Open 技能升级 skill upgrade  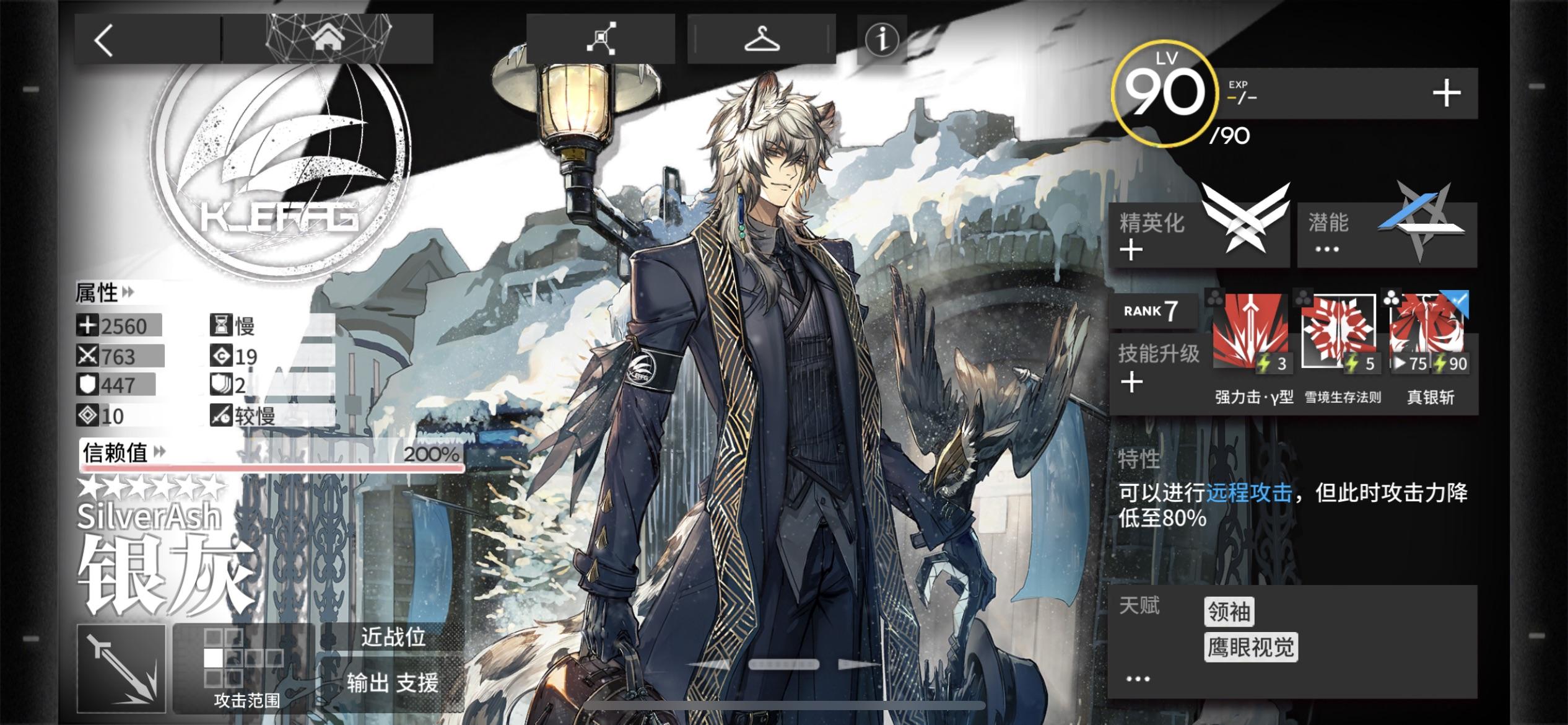1157,366
